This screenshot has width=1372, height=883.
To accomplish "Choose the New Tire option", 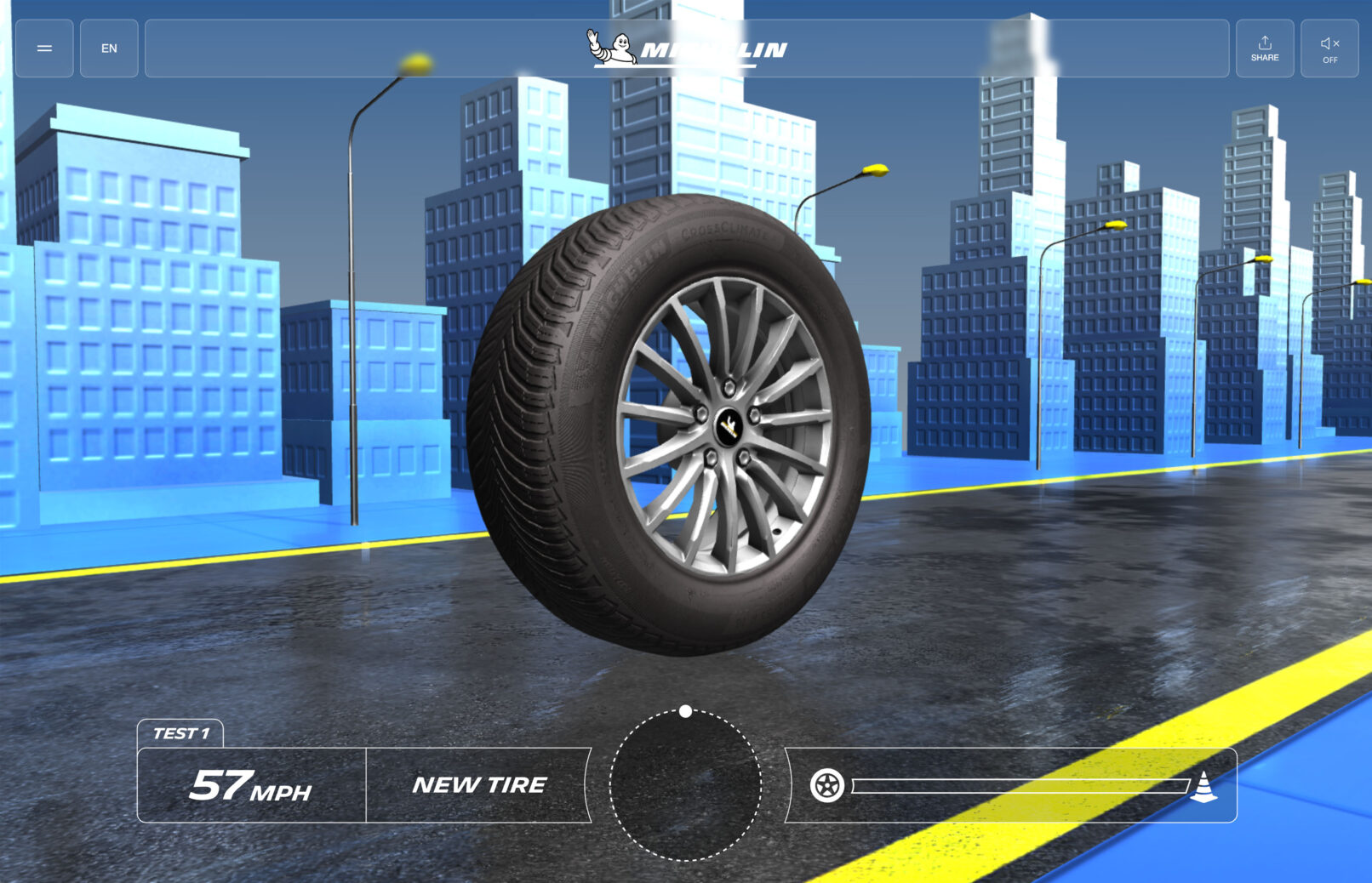I will click(x=479, y=785).
